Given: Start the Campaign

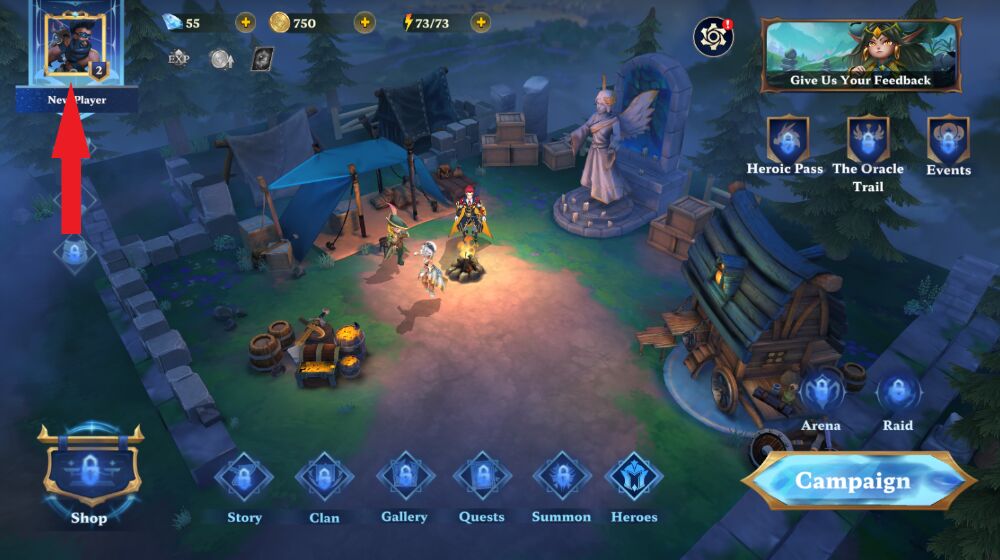Looking at the screenshot, I should click(x=857, y=481).
